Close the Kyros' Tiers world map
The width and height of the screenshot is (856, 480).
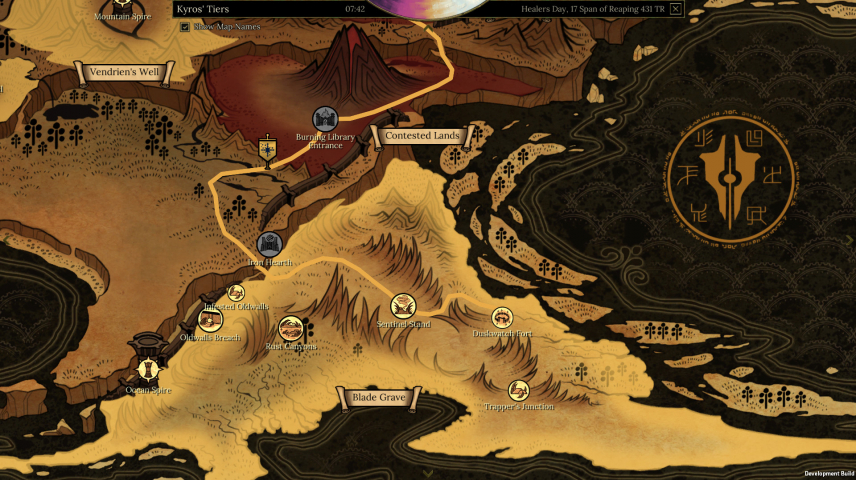coord(676,9)
